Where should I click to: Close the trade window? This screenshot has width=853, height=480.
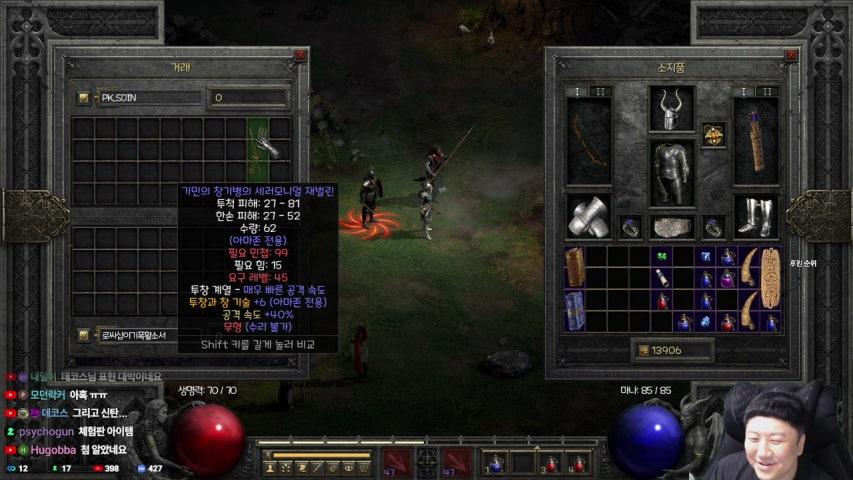(299, 57)
